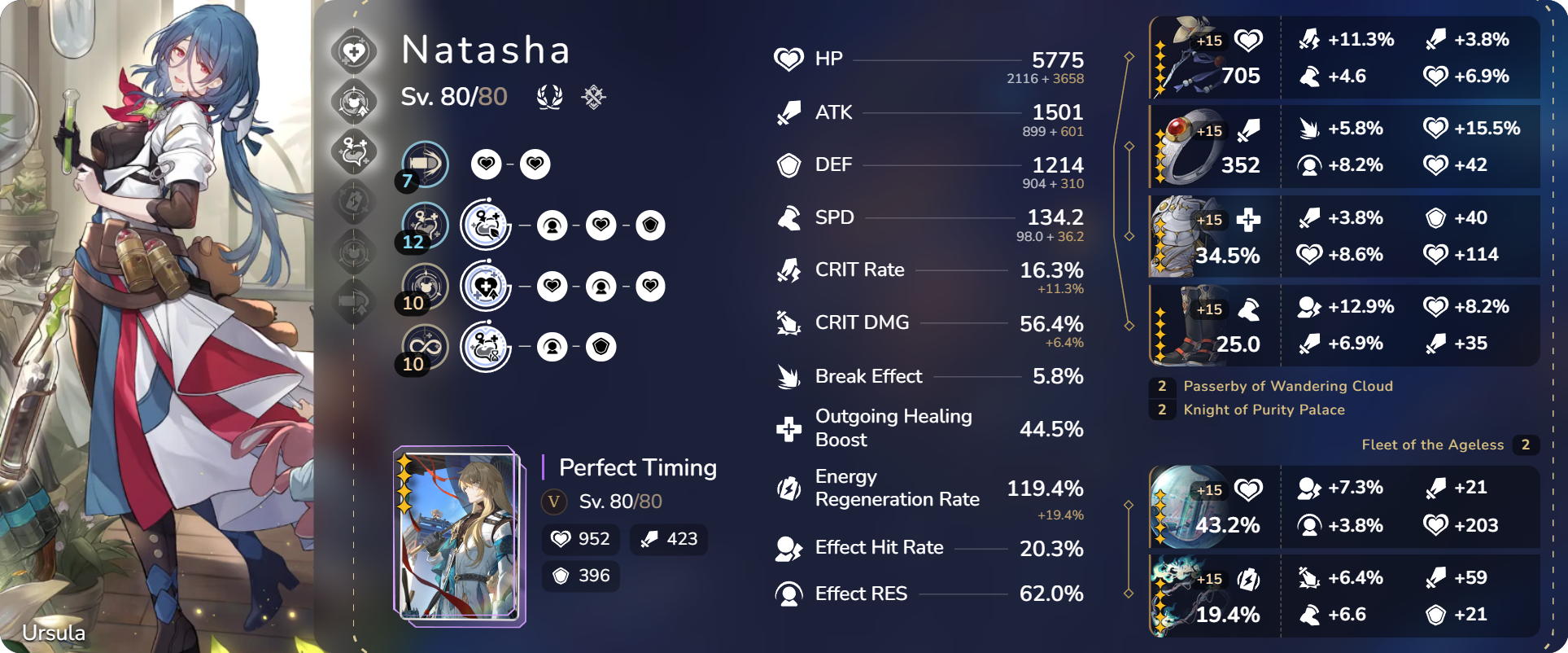Click the Energy Regeneration Rate icon

[x=788, y=487]
